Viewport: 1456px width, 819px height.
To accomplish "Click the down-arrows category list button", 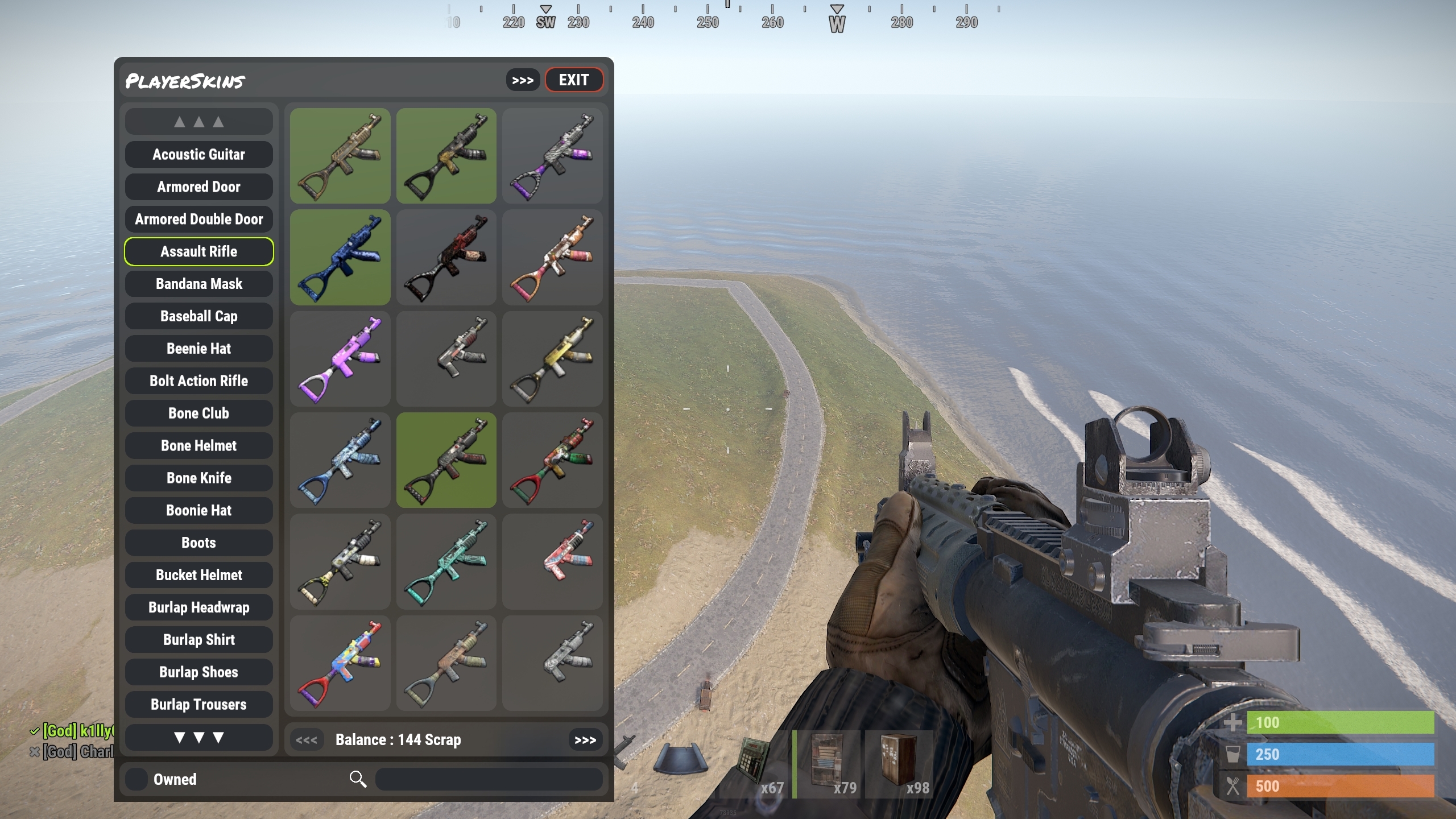I will coord(198,738).
